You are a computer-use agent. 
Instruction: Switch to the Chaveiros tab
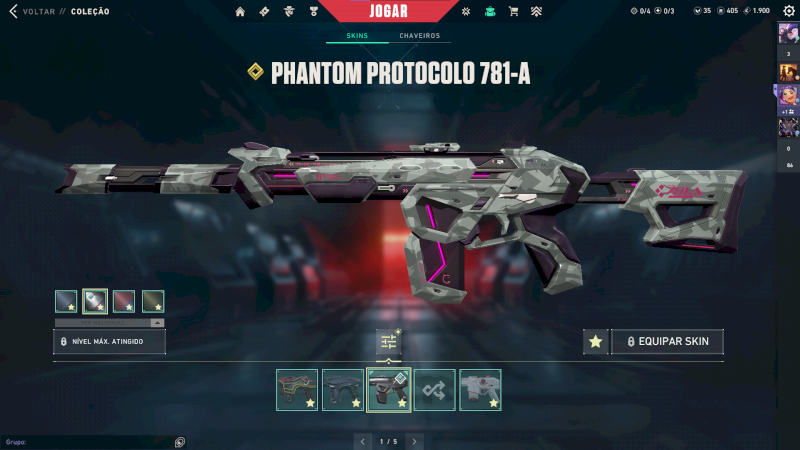(419, 36)
